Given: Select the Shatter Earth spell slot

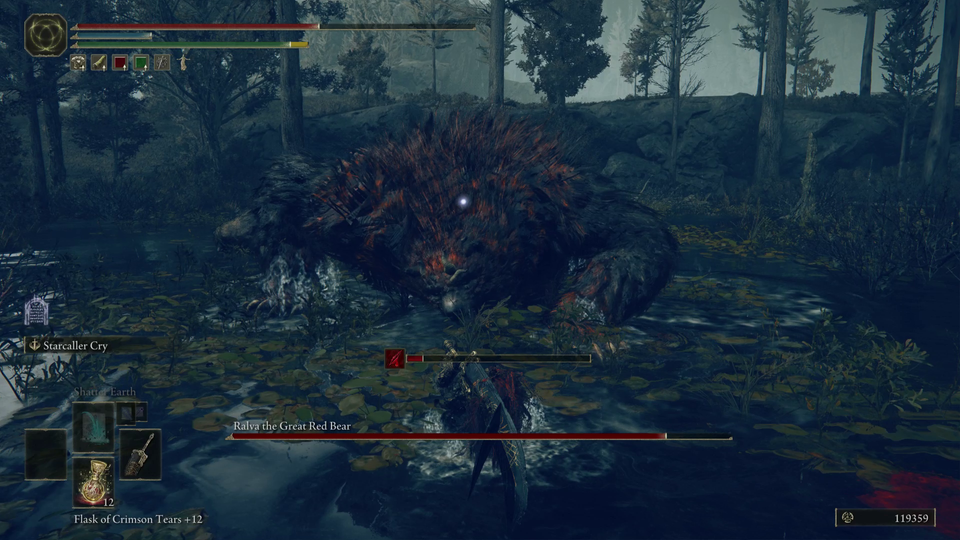Looking at the screenshot, I should 93,427.
